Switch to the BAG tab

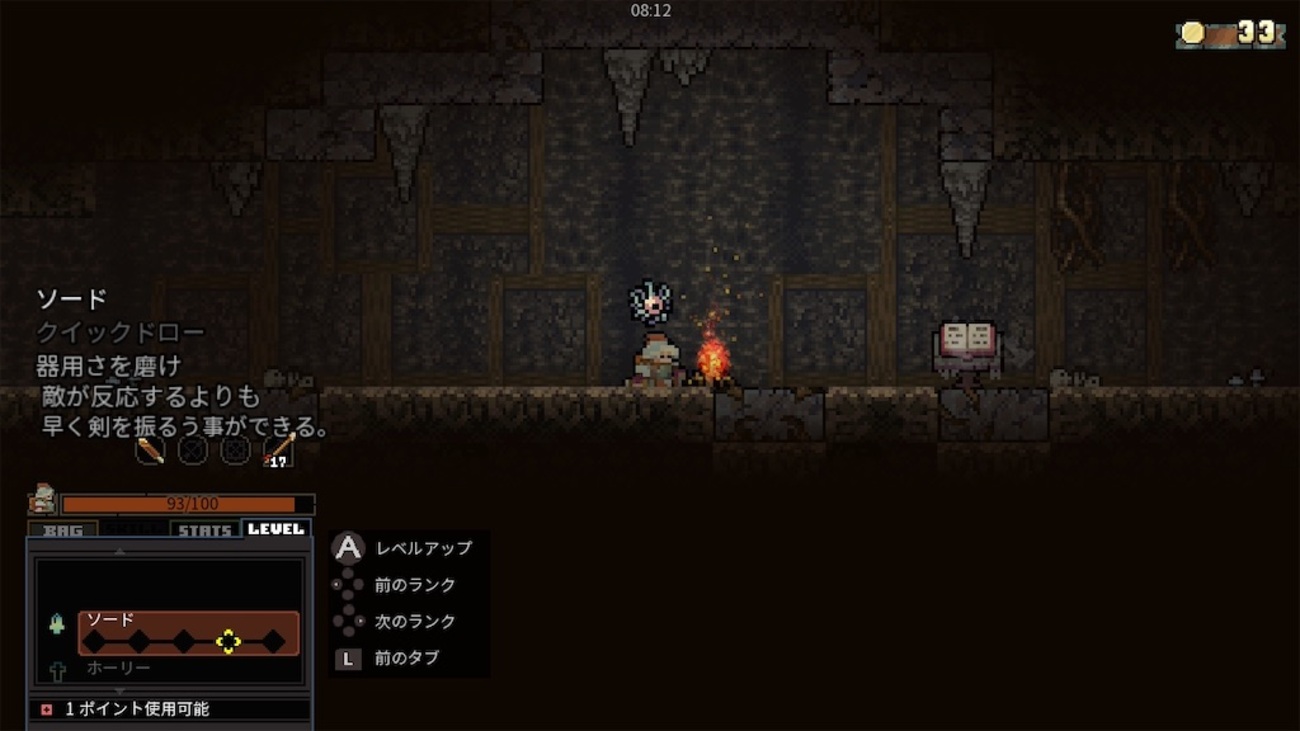coord(63,530)
